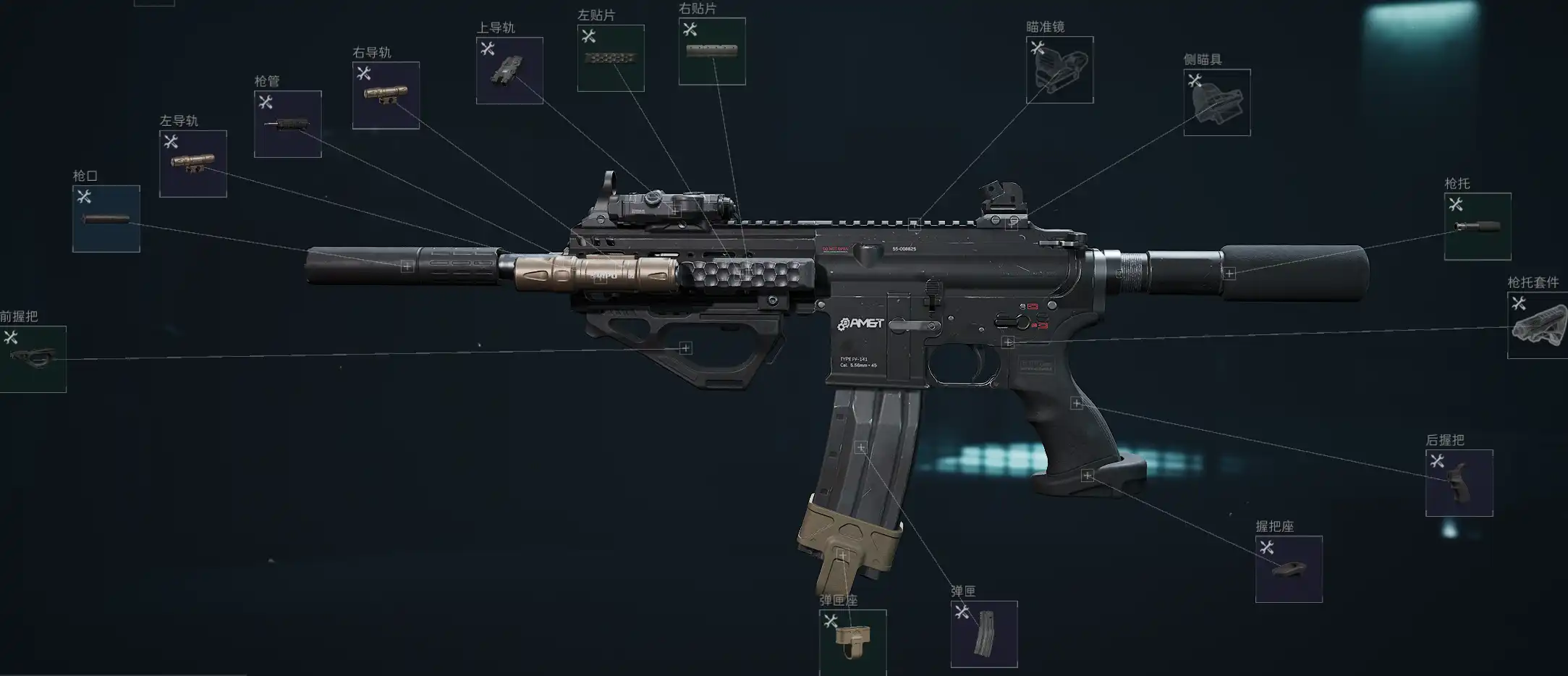Open the 弹匣座 magazine well slot

[852, 641]
